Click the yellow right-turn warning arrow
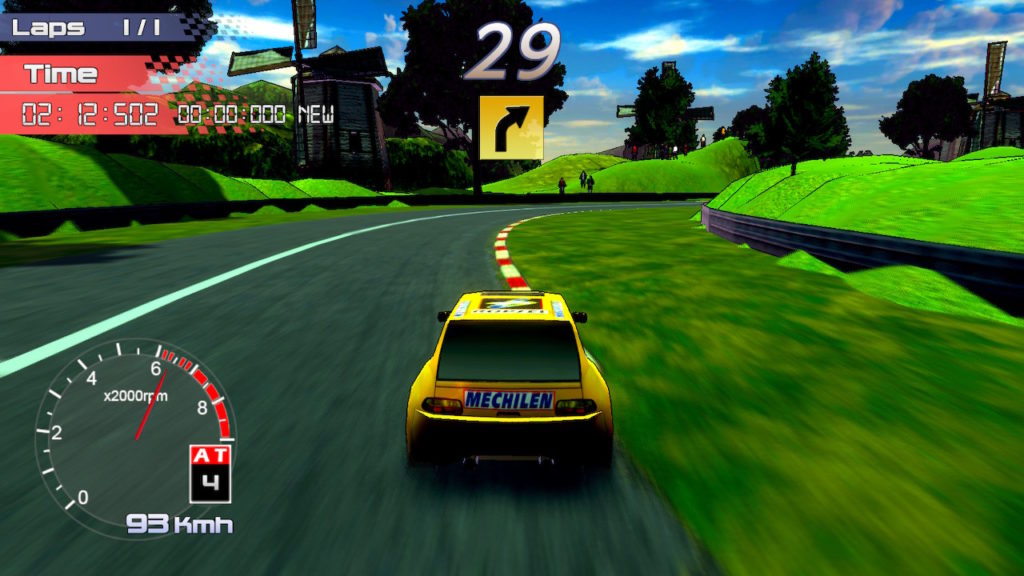The width and height of the screenshot is (1024, 576). coord(511,128)
